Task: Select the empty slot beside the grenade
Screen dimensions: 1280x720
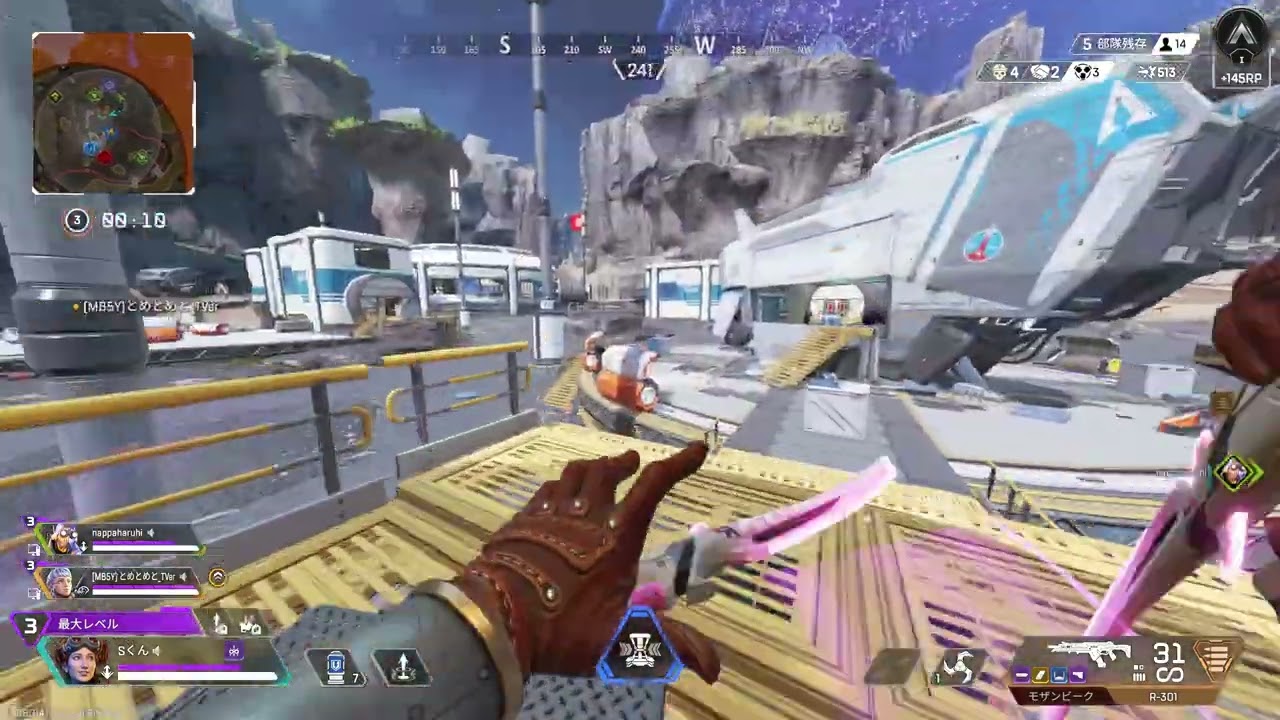Action: pos(895,667)
